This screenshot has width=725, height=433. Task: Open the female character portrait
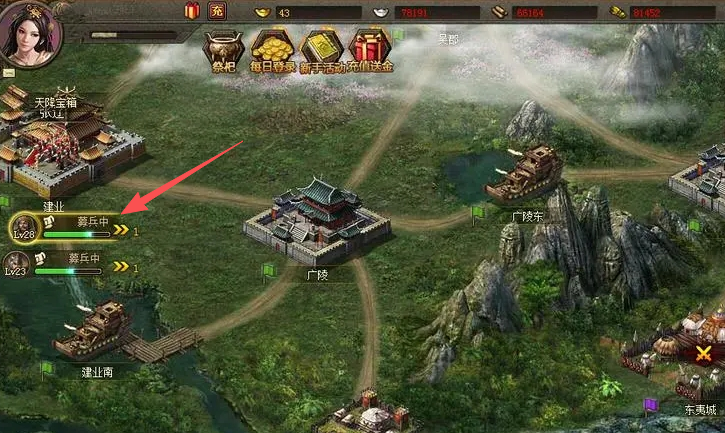pos(30,30)
